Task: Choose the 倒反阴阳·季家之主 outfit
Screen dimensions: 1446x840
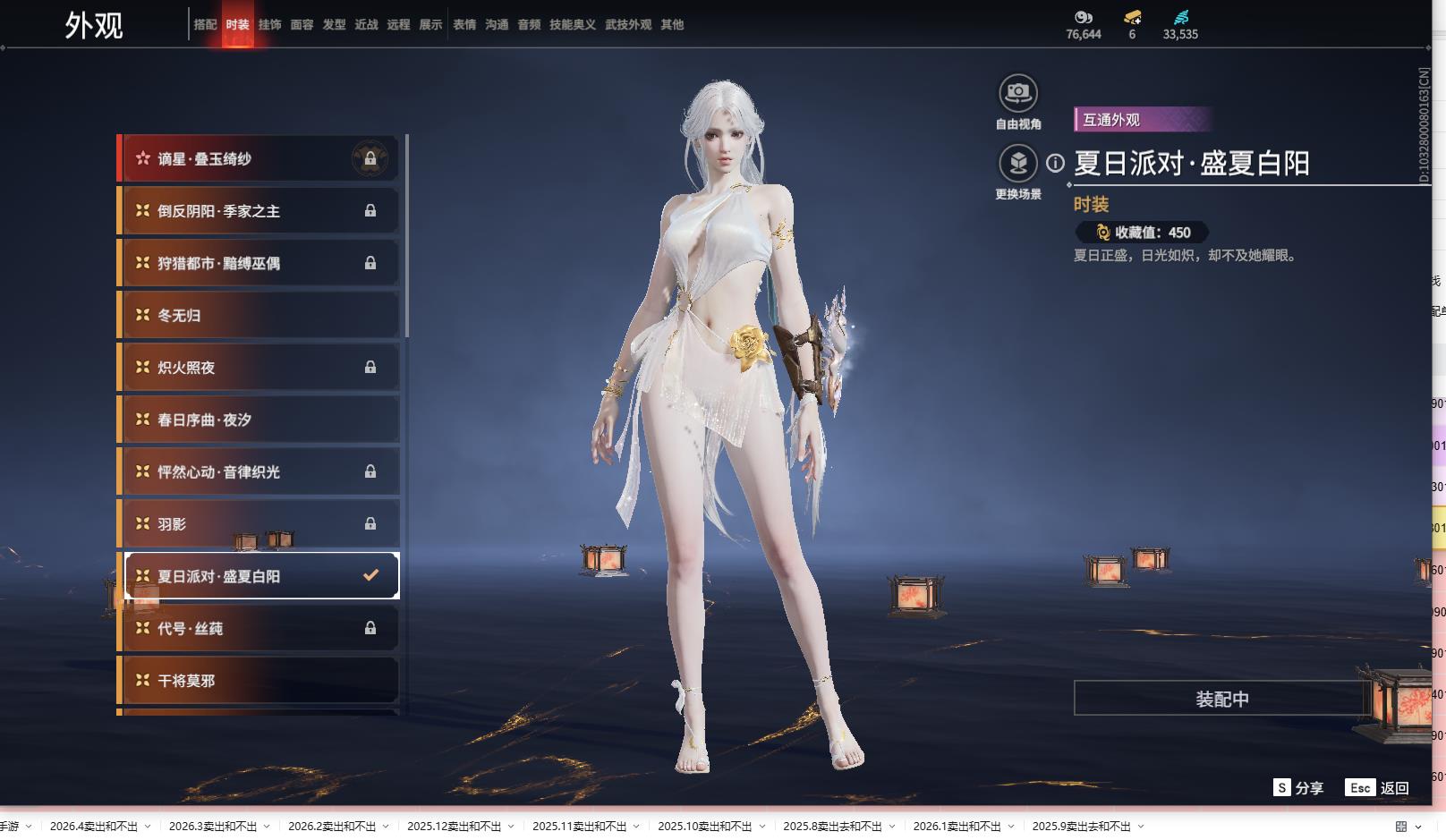Action: point(259,211)
